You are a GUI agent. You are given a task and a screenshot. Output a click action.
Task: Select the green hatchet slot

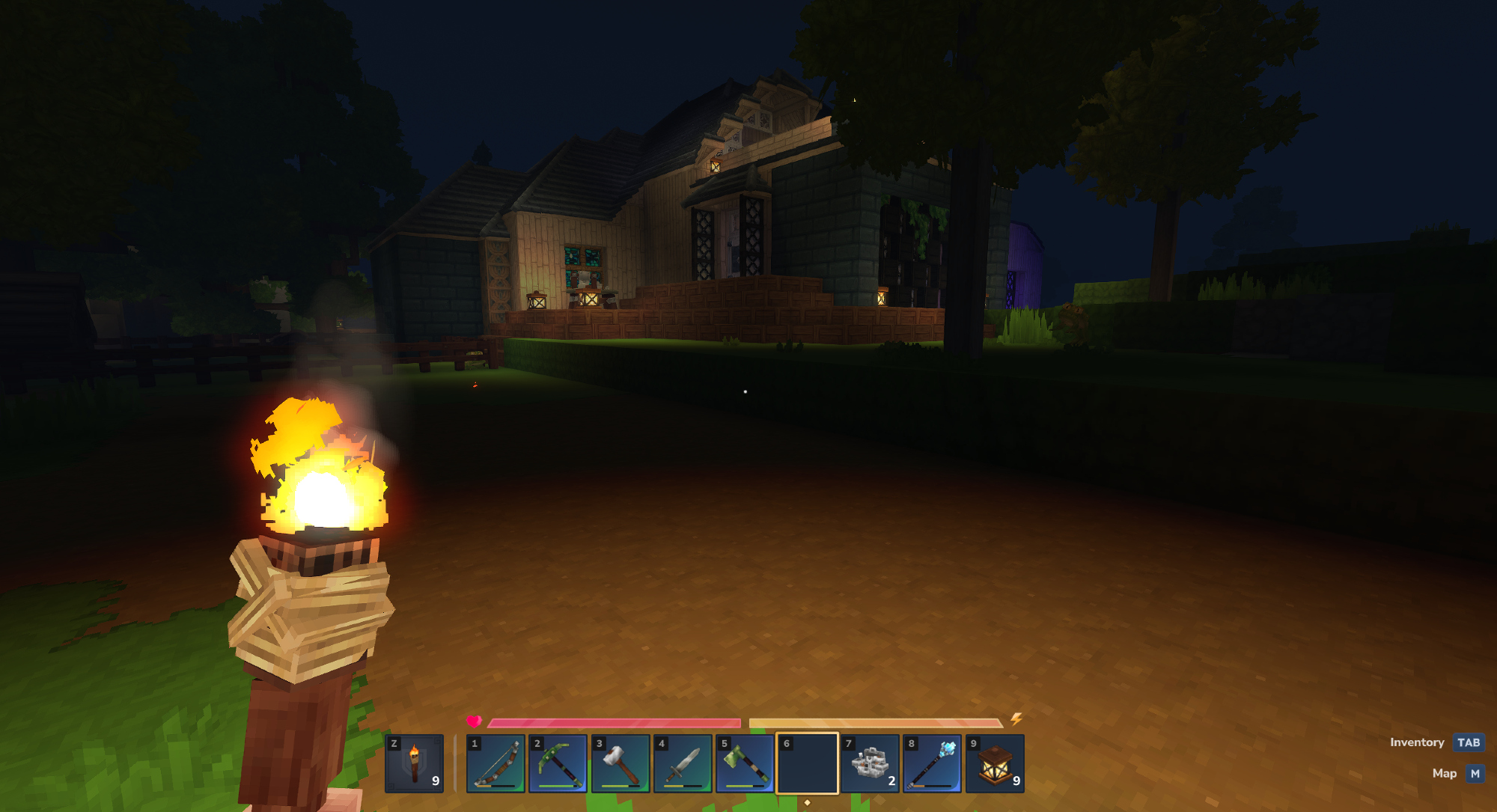(x=745, y=763)
